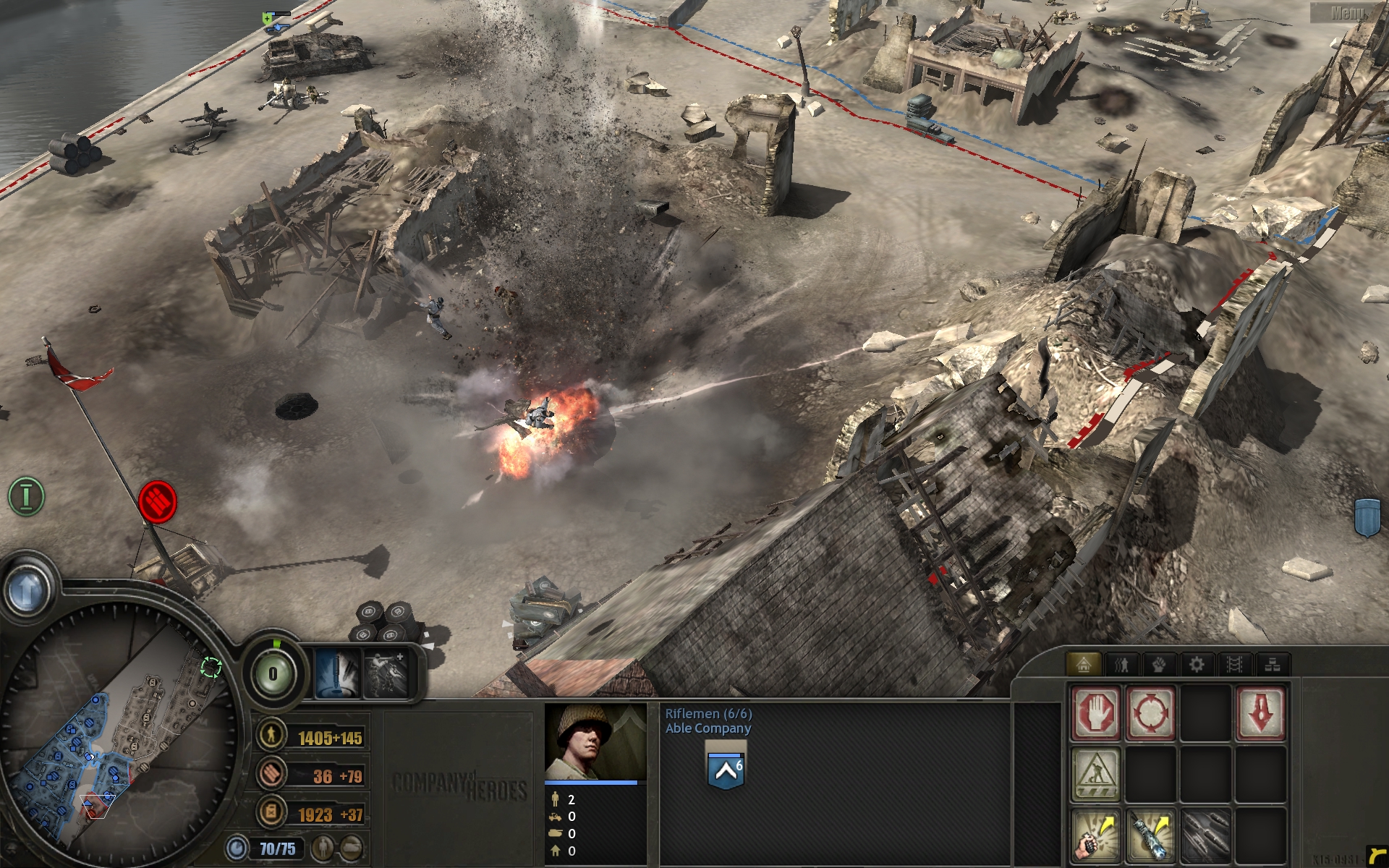Image resolution: width=1389 pixels, height=868 pixels.
Task: Click the Riflemen squad chevron badge
Action: click(726, 770)
